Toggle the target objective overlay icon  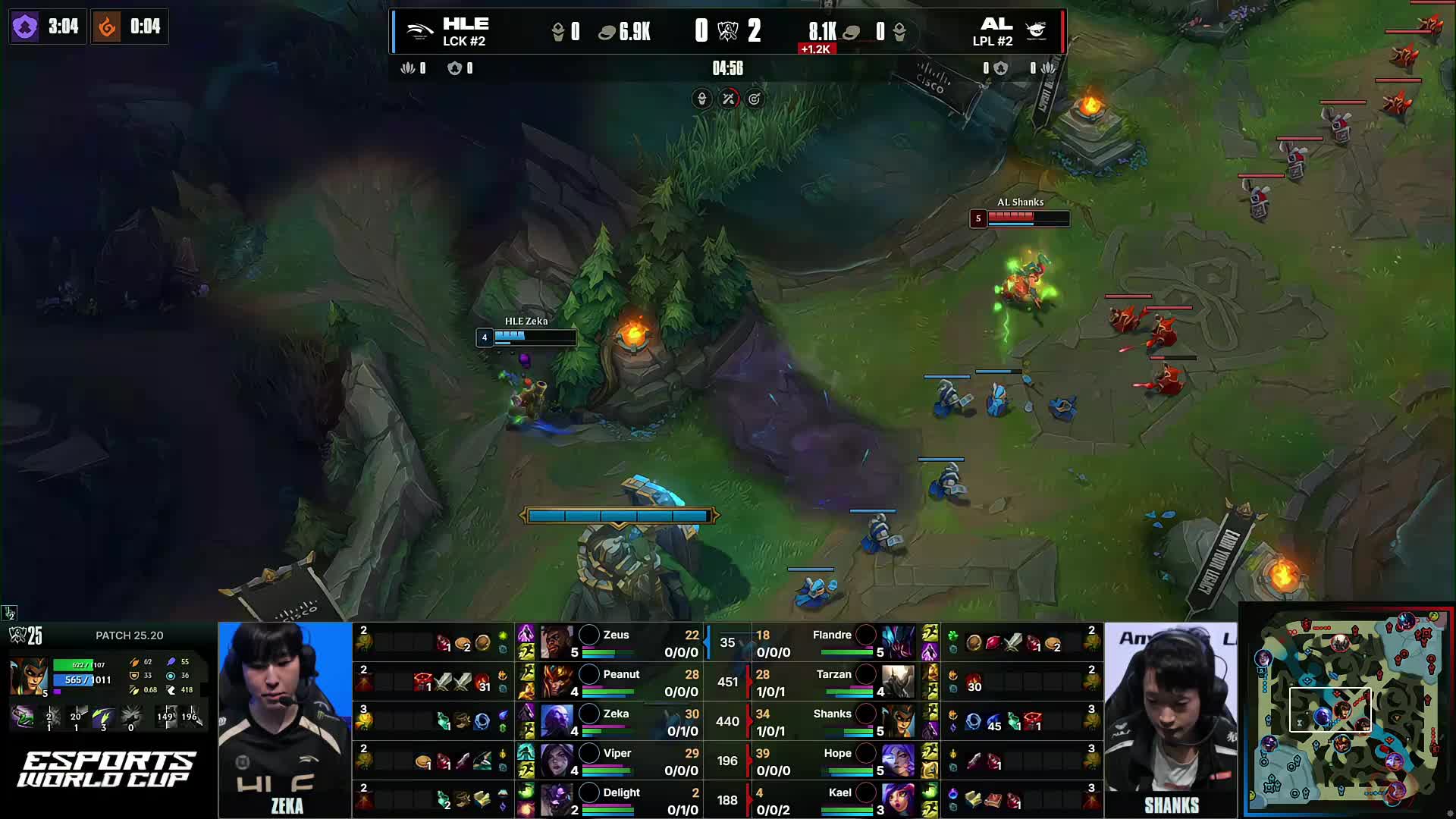tap(755, 99)
